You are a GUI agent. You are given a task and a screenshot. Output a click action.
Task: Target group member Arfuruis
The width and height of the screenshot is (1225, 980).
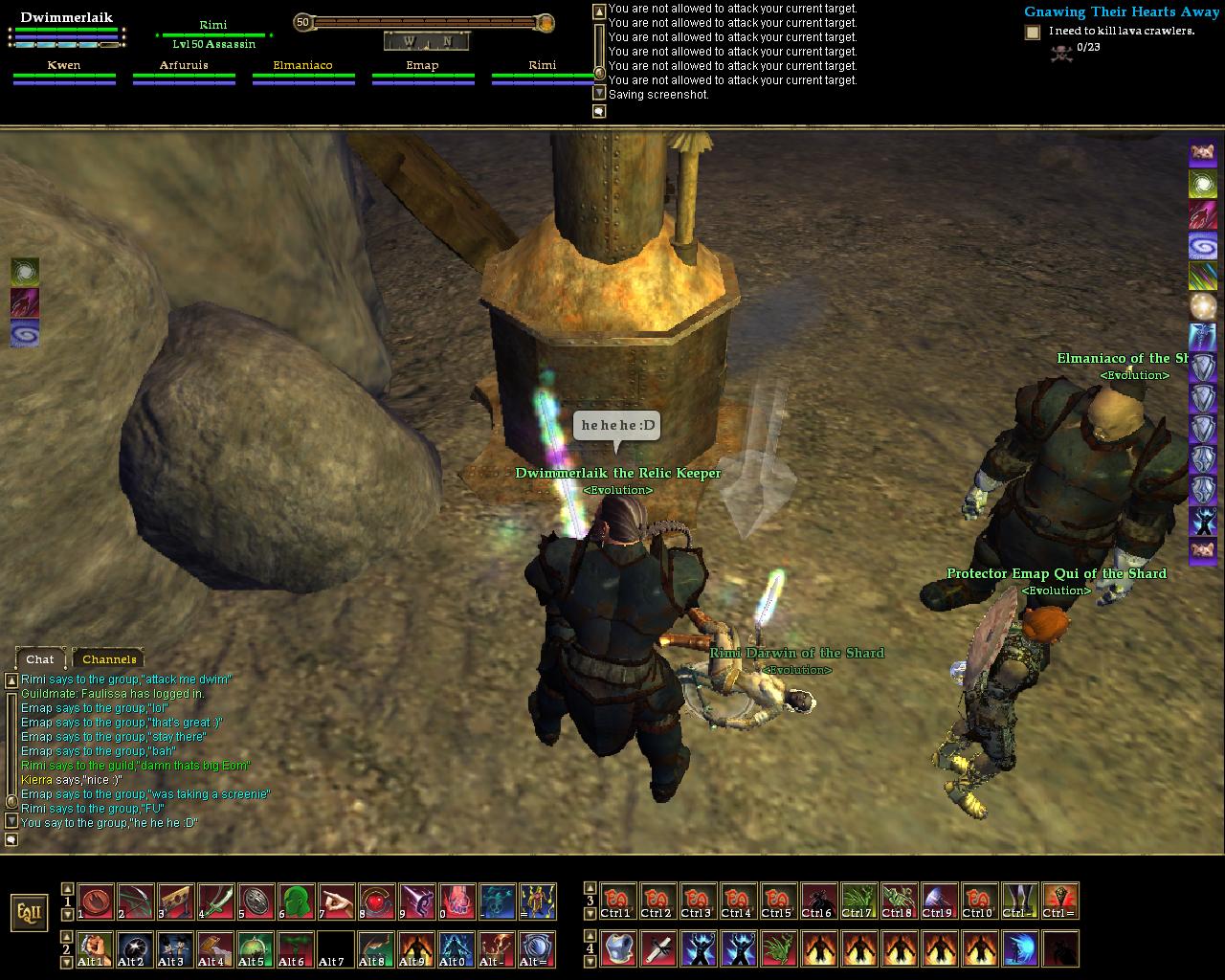(184, 66)
